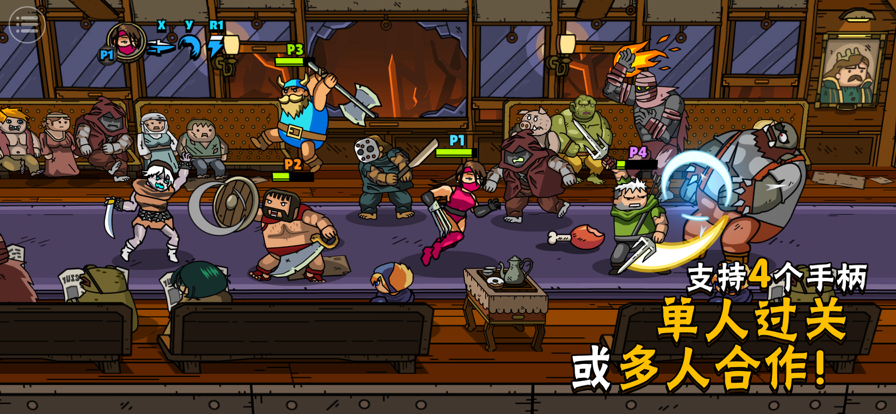Open the round list menu button

coord(26,22)
